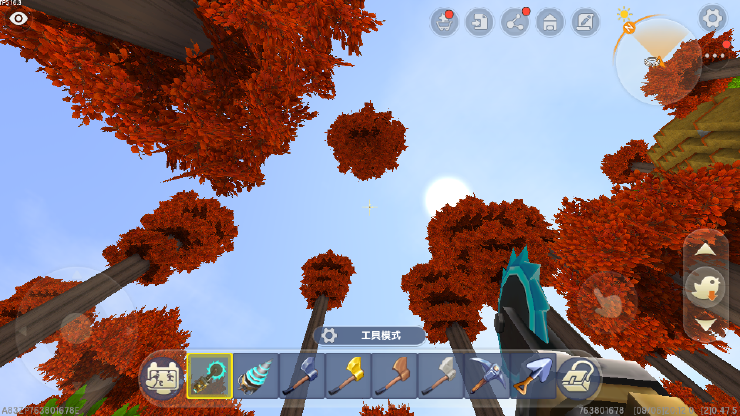Tap the hand interact button
Image resolution: width=740 pixels, height=416 pixels.
point(604,298)
